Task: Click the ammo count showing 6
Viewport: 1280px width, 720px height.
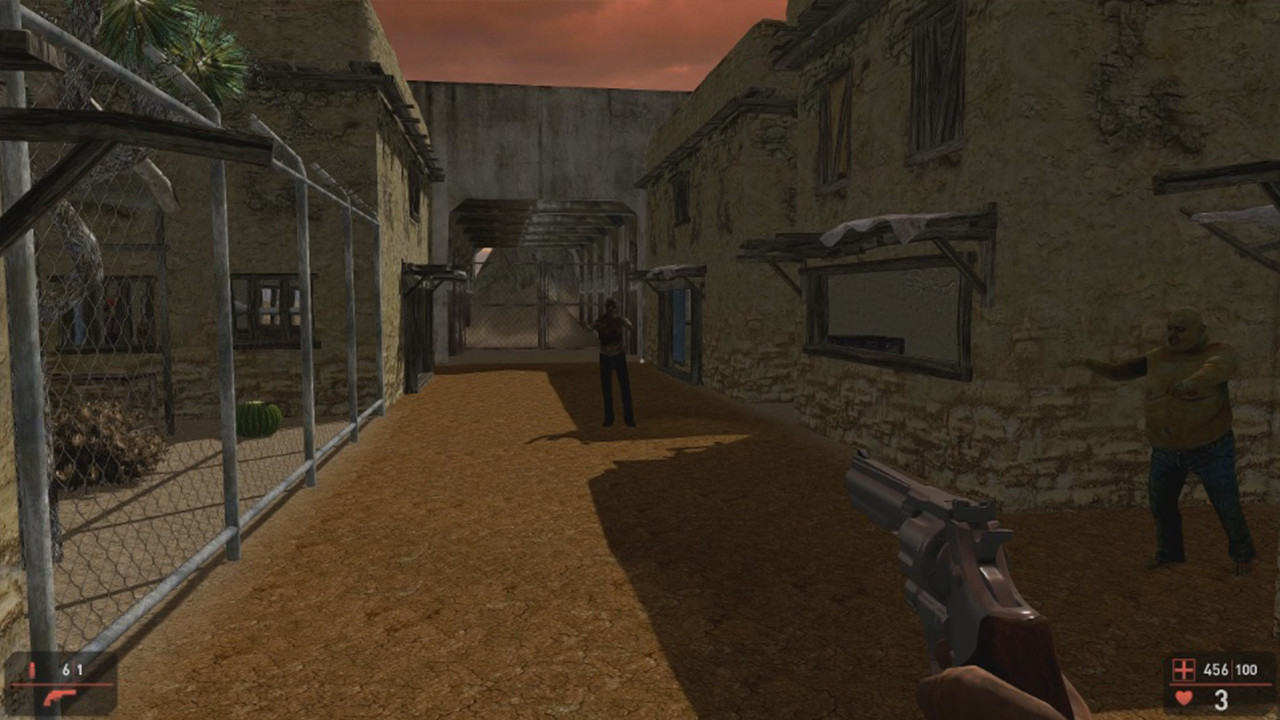Action: point(66,669)
